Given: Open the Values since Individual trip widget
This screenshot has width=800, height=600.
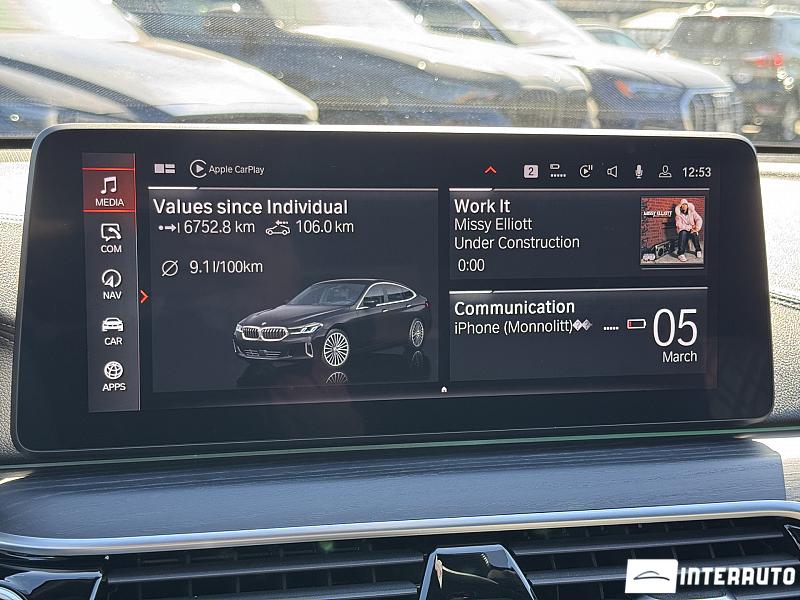Looking at the screenshot, I should point(292,288).
